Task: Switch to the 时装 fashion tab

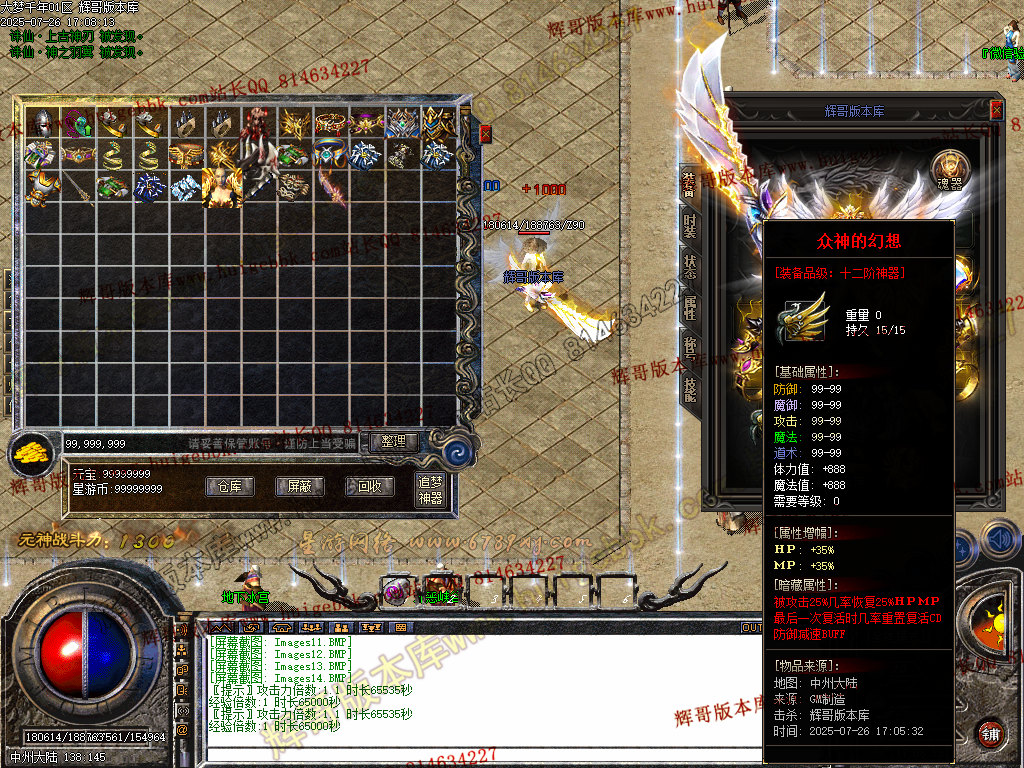Action: tap(690, 227)
